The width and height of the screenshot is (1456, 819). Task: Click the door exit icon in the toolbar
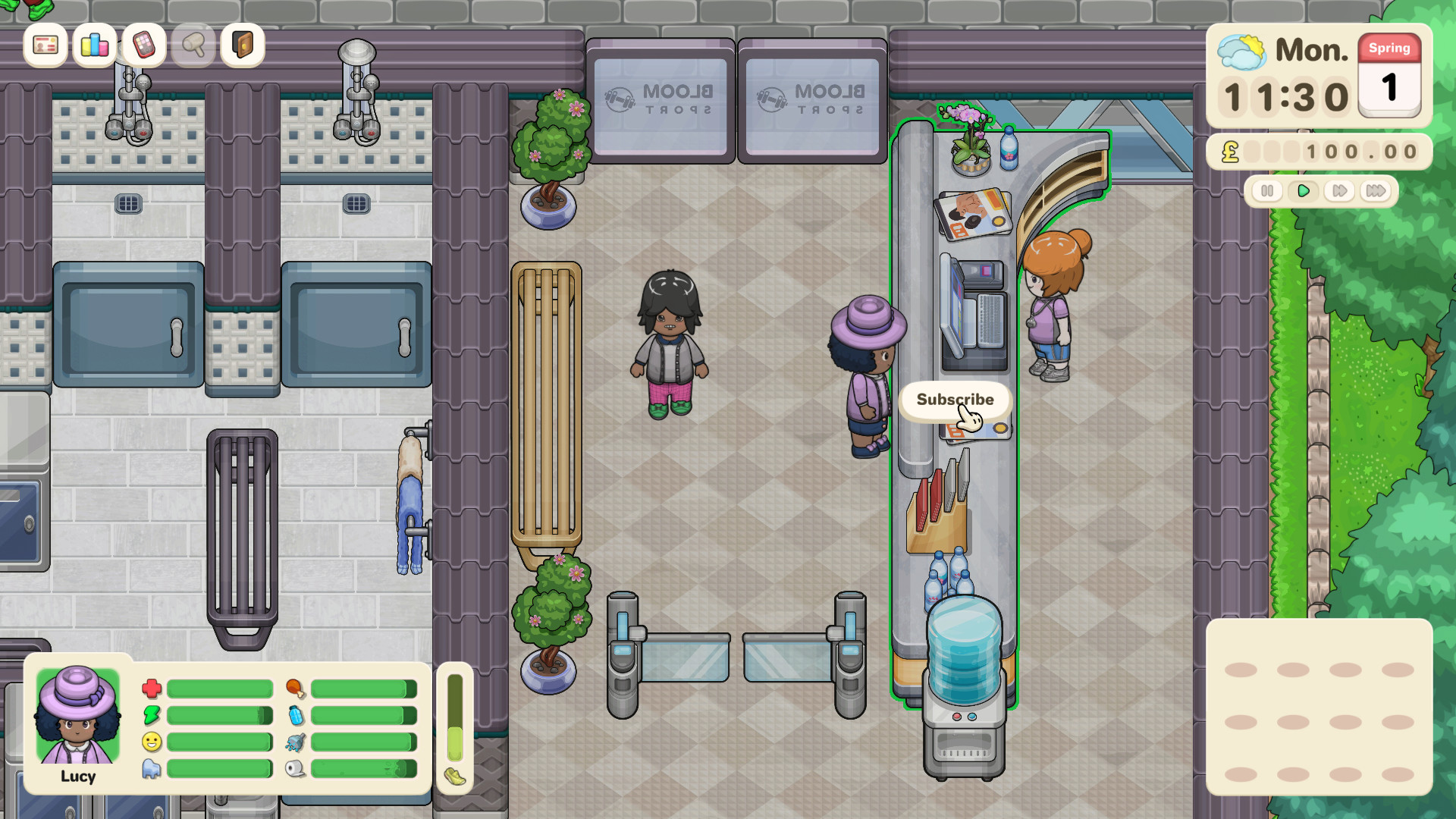click(x=242, y=45)
